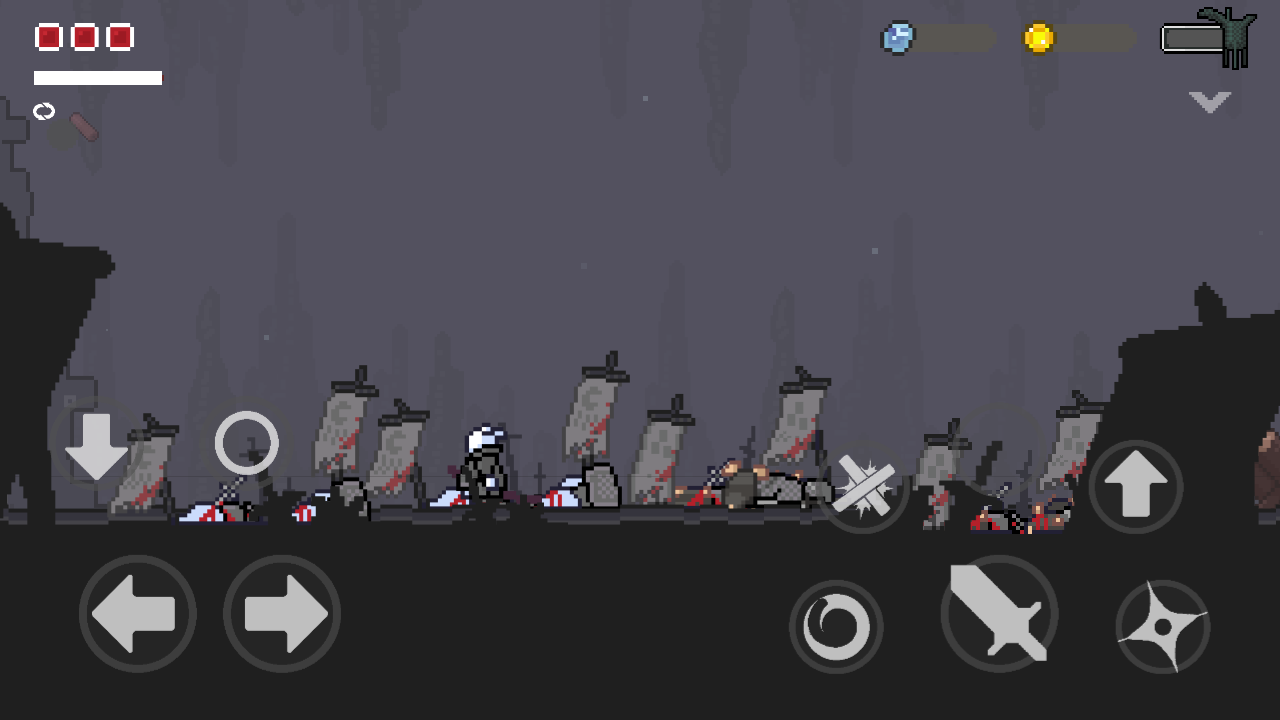Tap the third red health block

pyautogui.click(x=119, y=37)
